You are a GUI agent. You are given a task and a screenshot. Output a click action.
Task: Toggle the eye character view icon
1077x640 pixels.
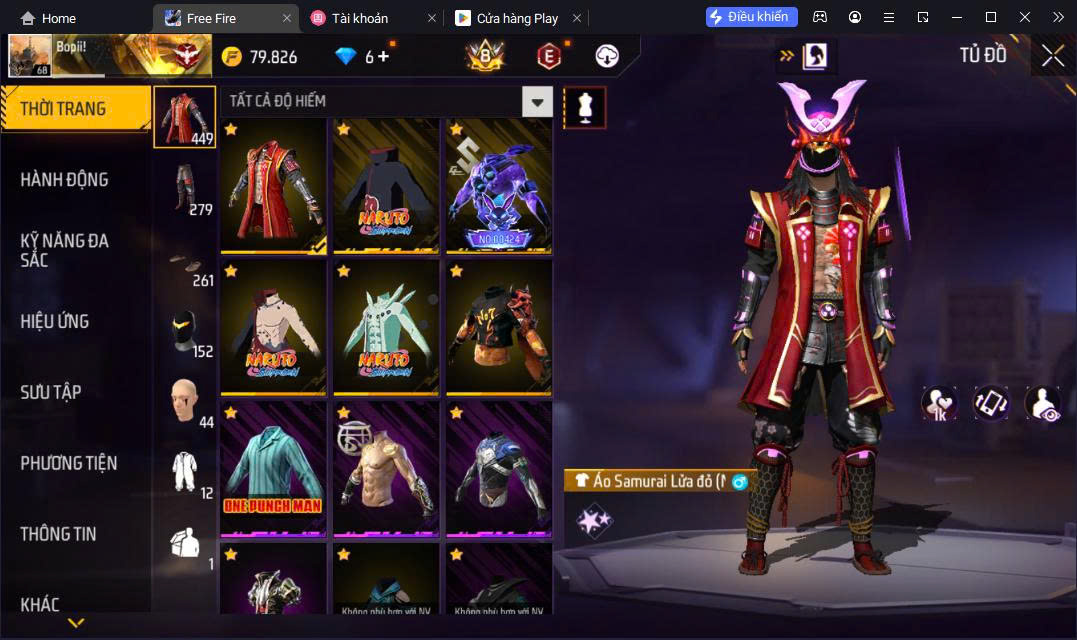(x=1043, y=403)
